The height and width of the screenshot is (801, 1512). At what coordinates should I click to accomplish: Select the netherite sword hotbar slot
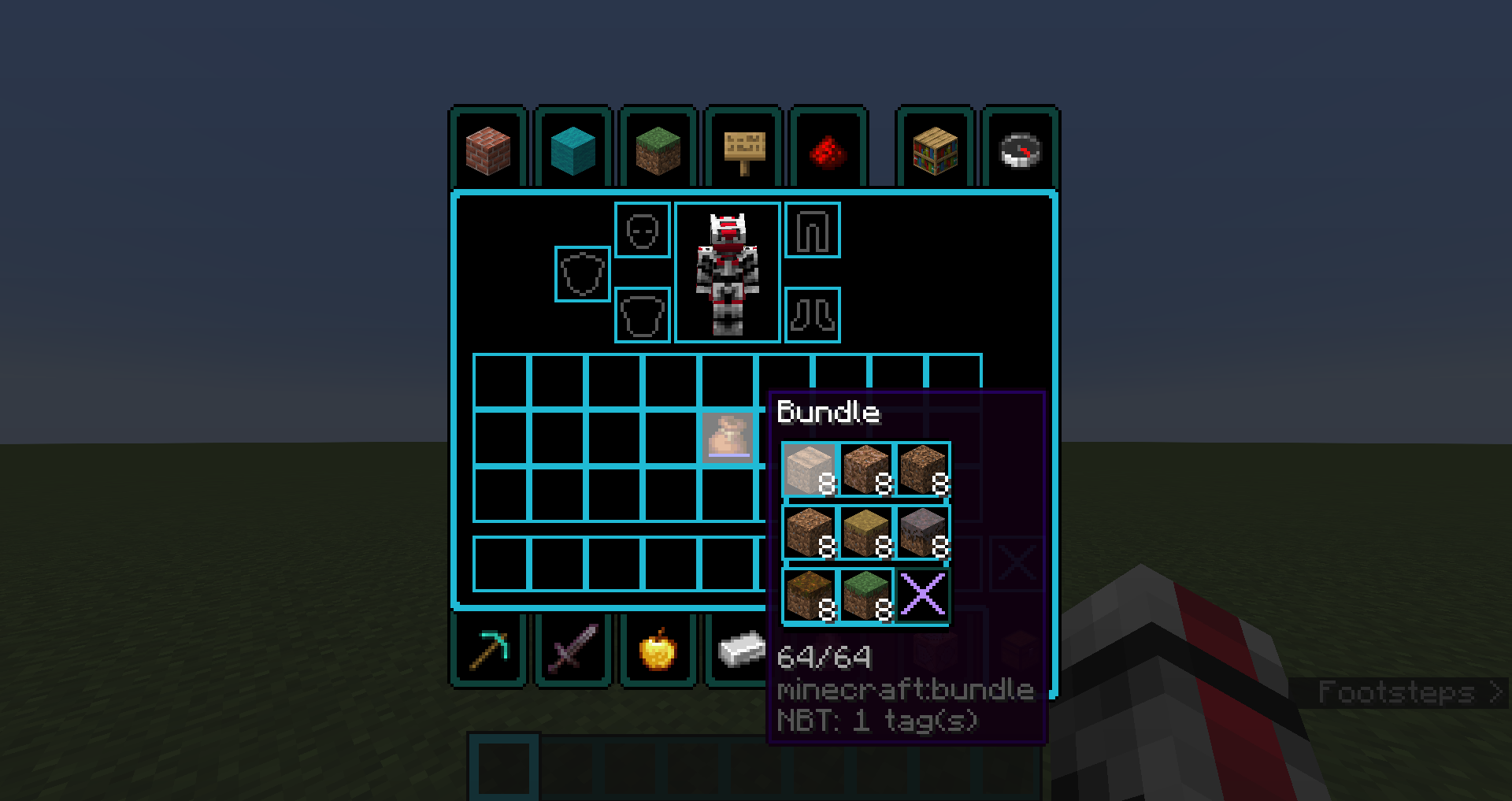tap(573, 648)
